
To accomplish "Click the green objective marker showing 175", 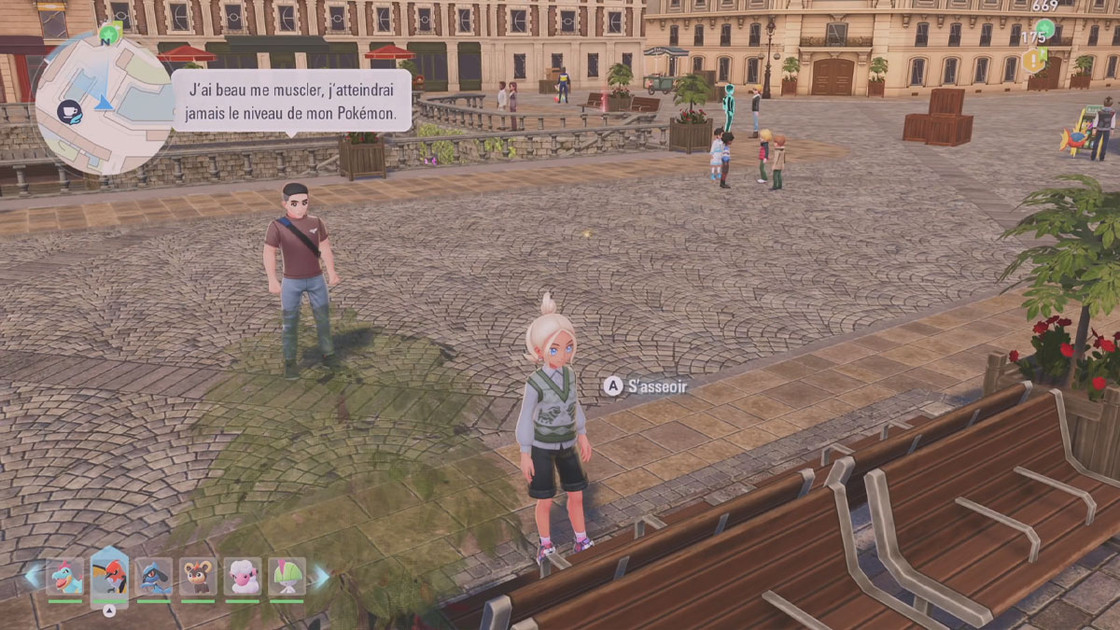I will [x=1044, y=29].
